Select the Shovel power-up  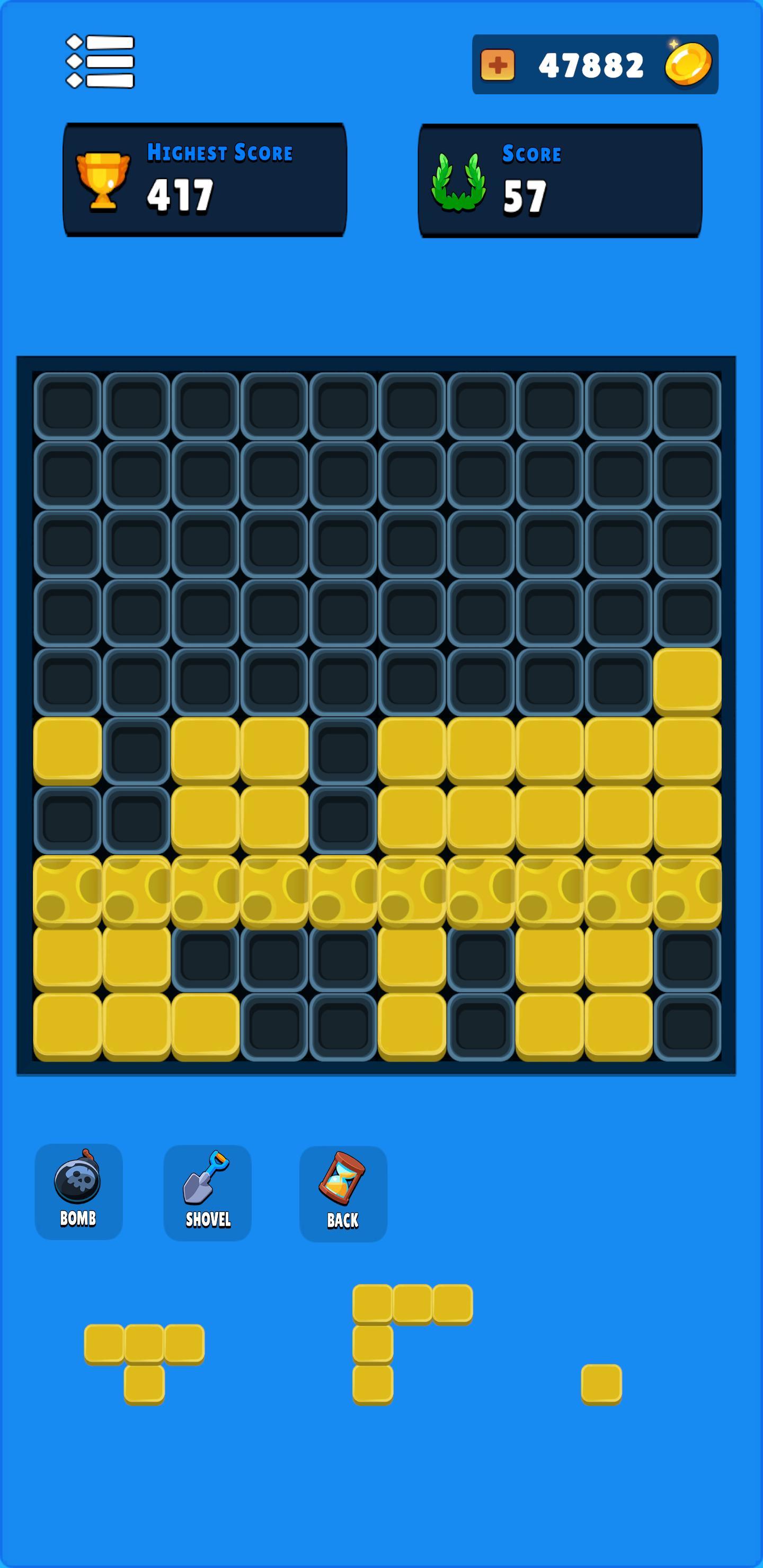tap(207, 1187)
